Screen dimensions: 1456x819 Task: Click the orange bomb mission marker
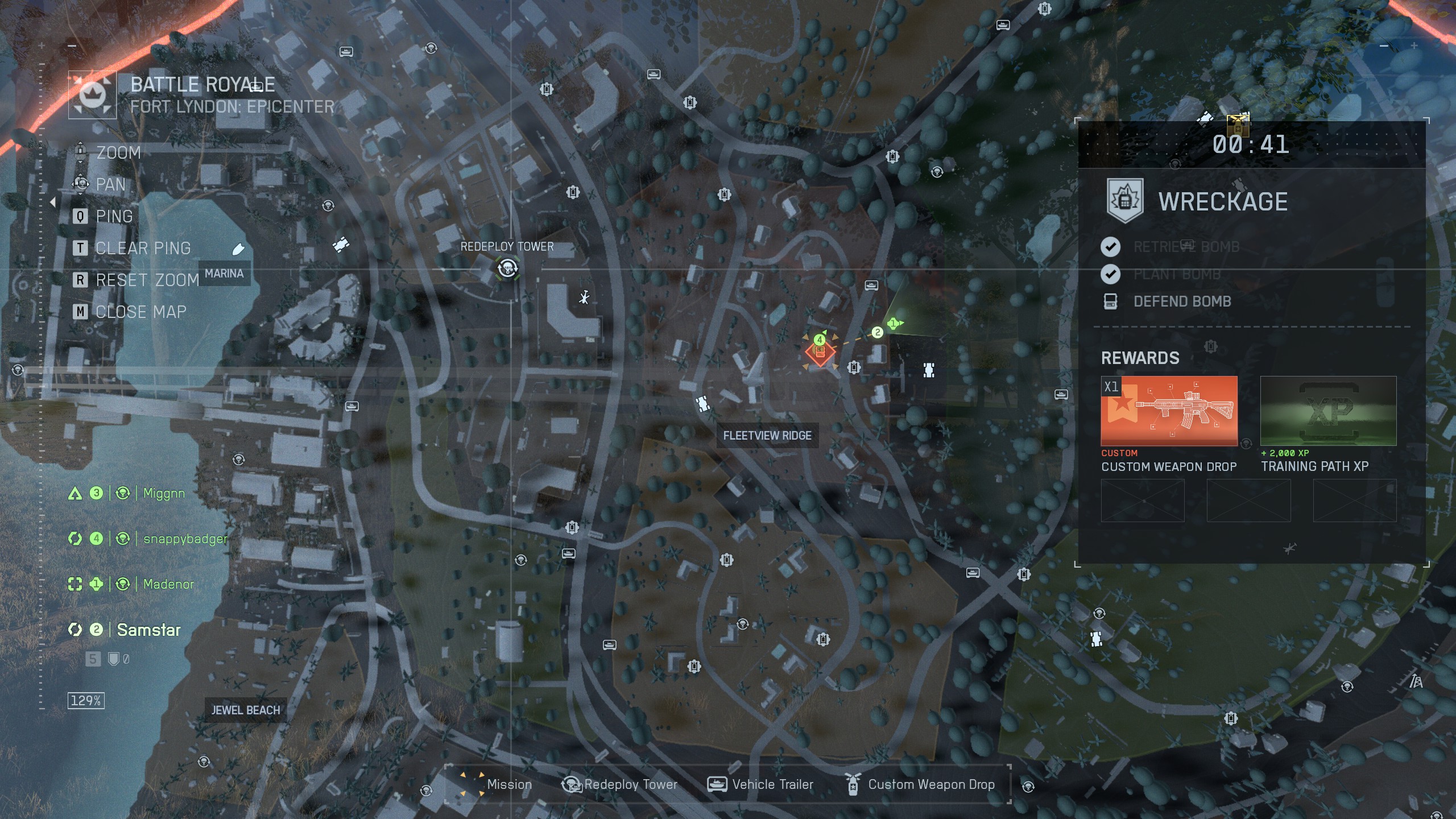[x=820, y=353]
